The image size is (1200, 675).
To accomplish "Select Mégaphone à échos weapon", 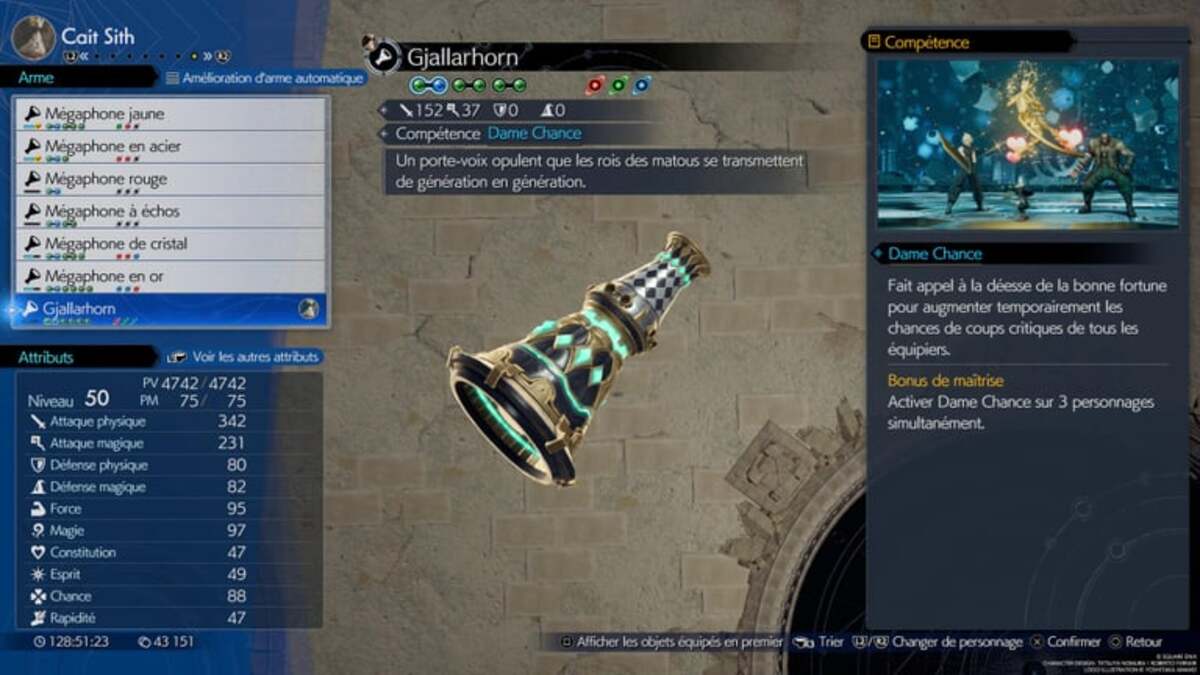I will coord(170,212).
